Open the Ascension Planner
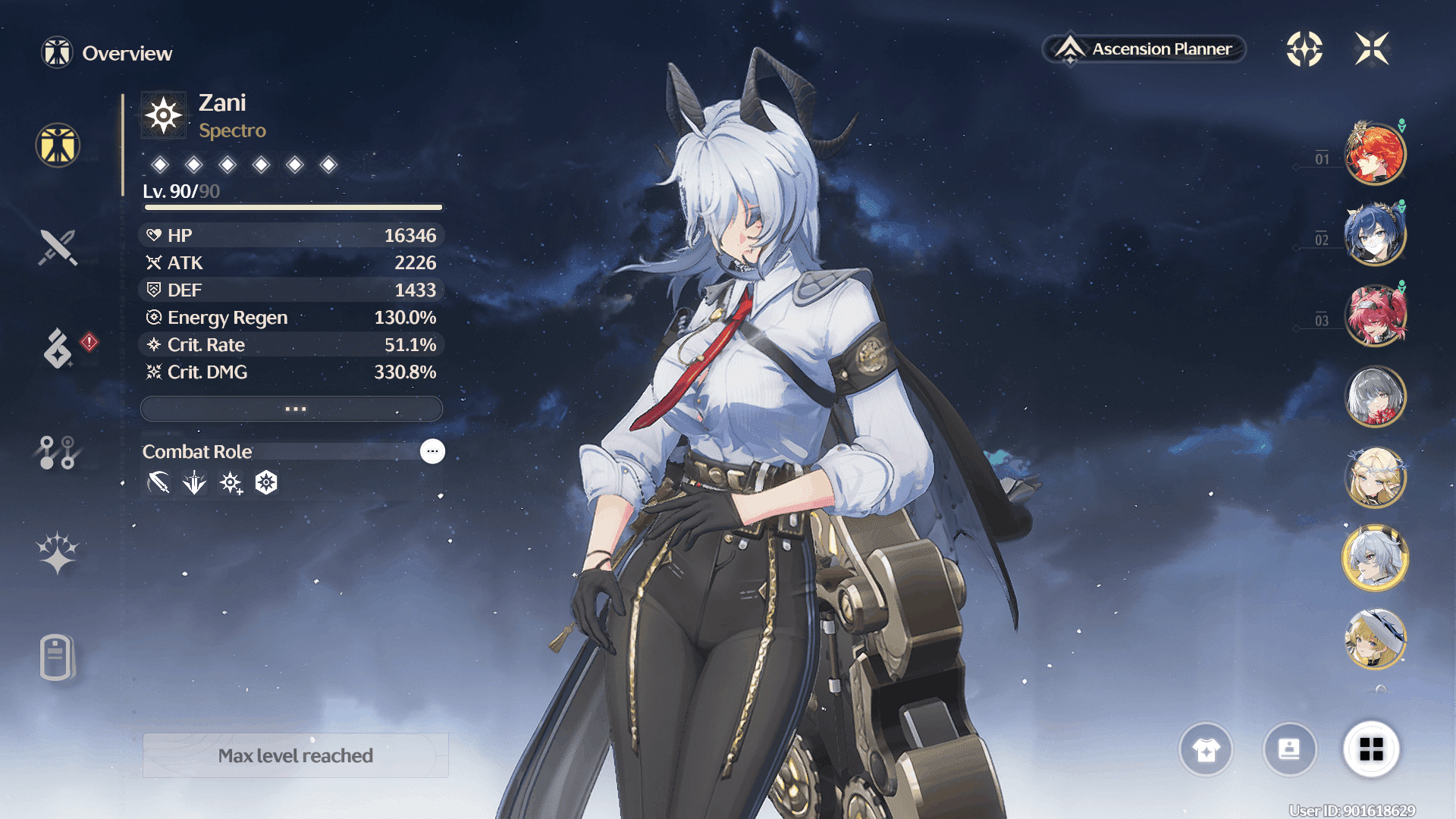 click(1145, 49)
